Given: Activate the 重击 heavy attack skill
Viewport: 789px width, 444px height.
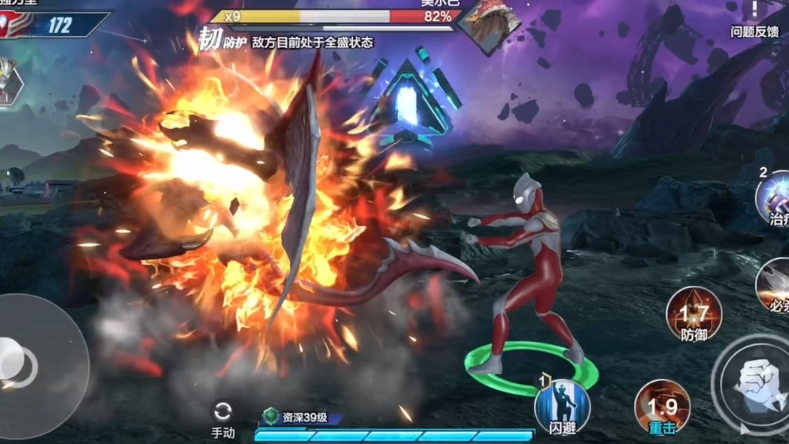Looking at the screenshot, I should tap(661, 405).
